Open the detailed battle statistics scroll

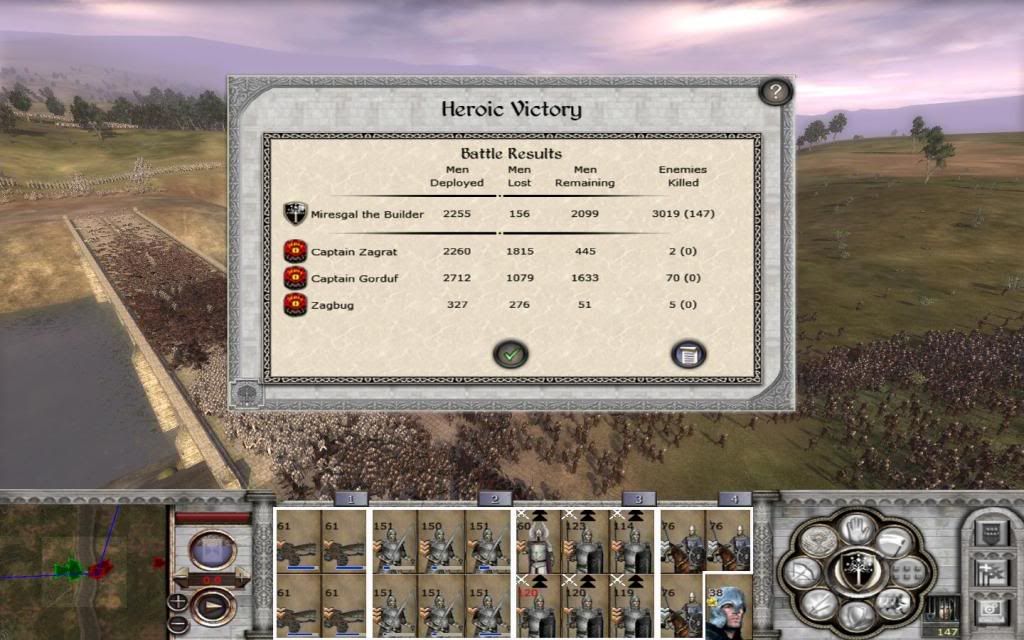pos(689,354)
